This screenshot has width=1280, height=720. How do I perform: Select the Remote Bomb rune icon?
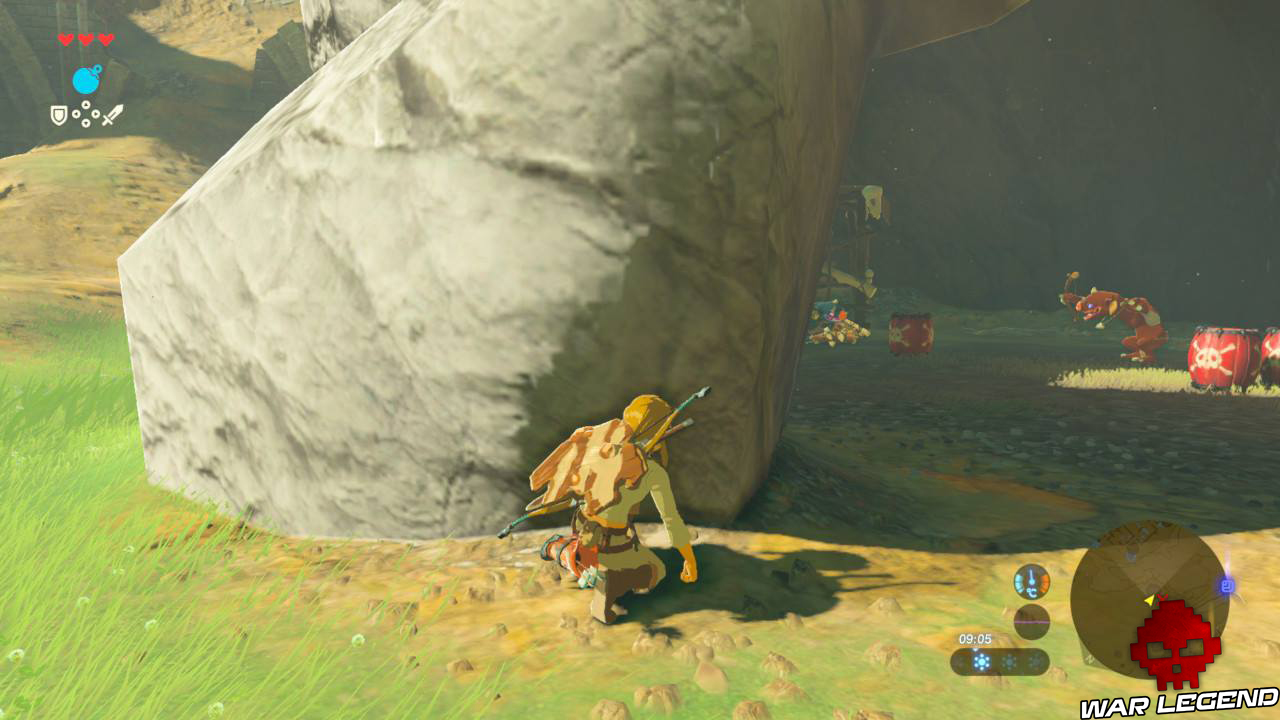pyautogui.click(x=86, y=80)
